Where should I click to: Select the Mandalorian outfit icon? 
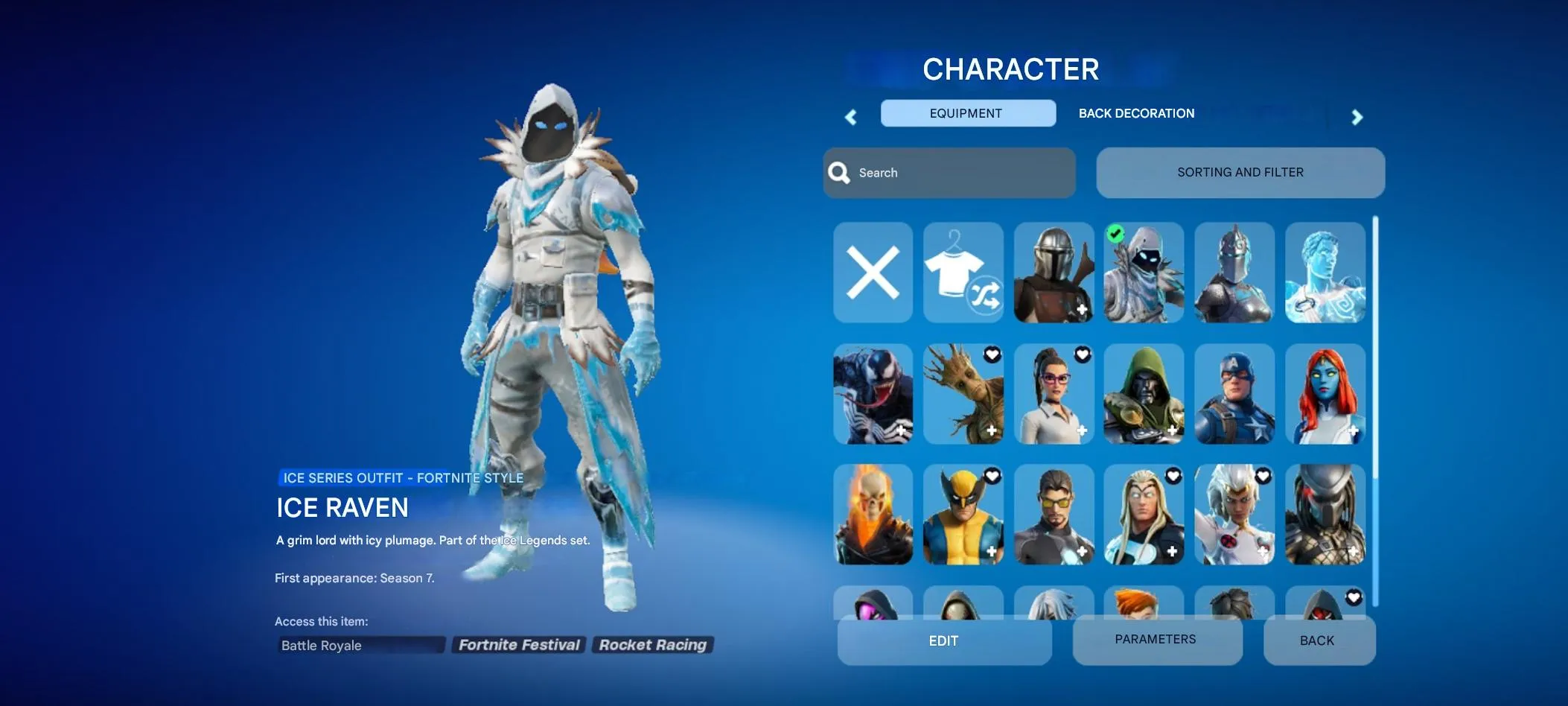pos(1054,273)
